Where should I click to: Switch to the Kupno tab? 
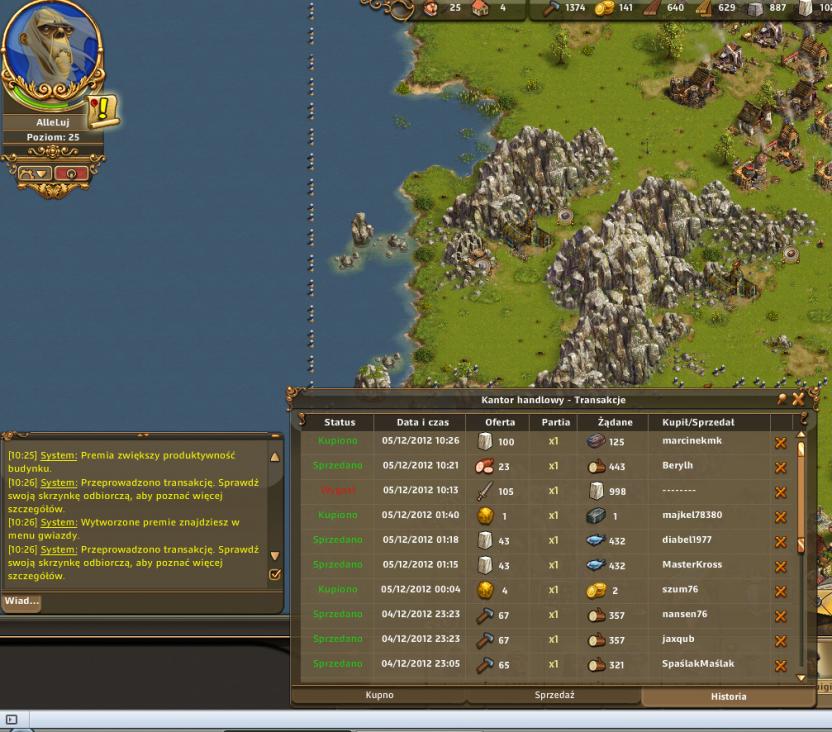[378, 695]
